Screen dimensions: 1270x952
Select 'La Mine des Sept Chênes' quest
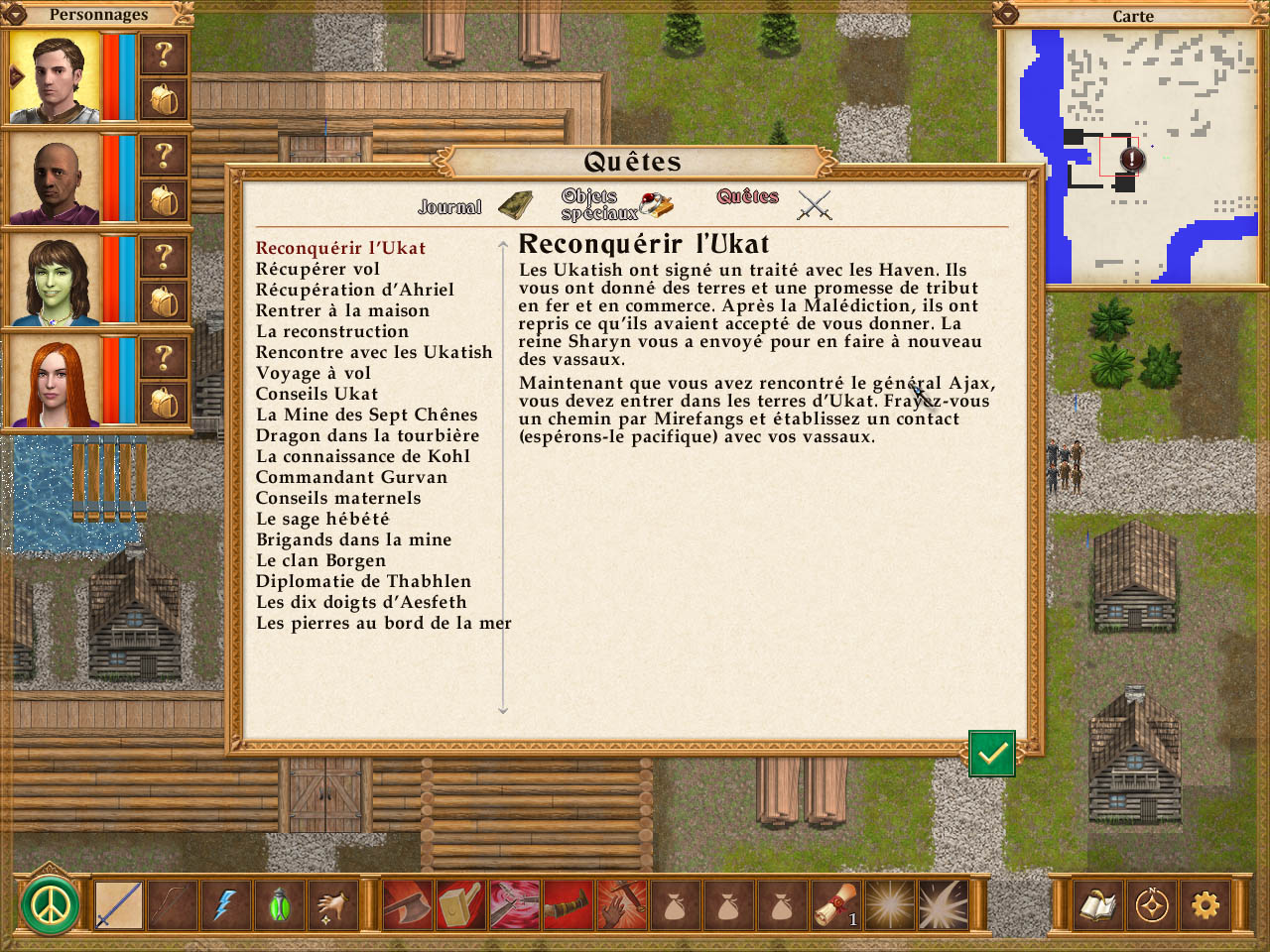(366, 415)
